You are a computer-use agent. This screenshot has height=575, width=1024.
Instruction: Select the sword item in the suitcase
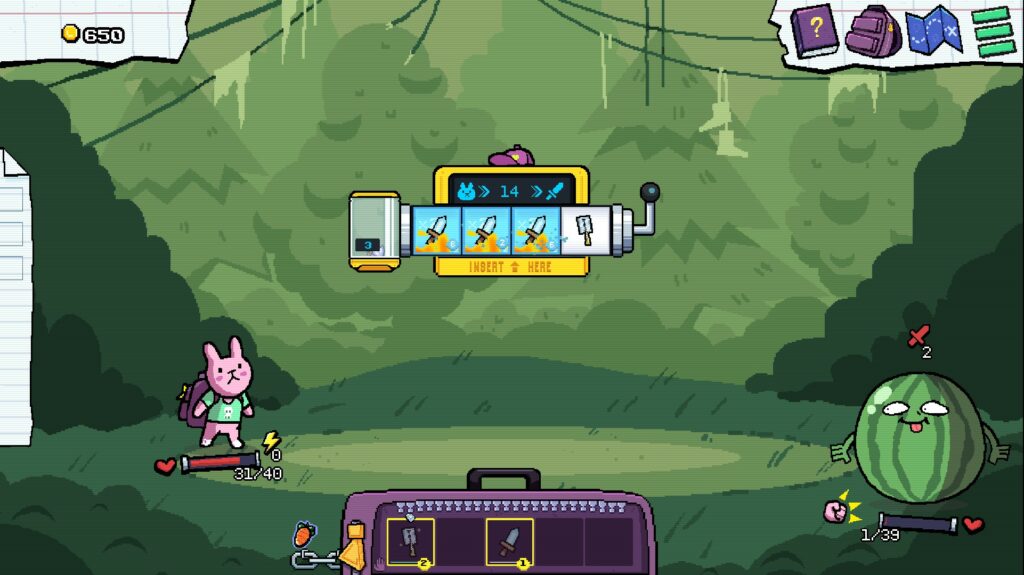(x=509, y=542)
